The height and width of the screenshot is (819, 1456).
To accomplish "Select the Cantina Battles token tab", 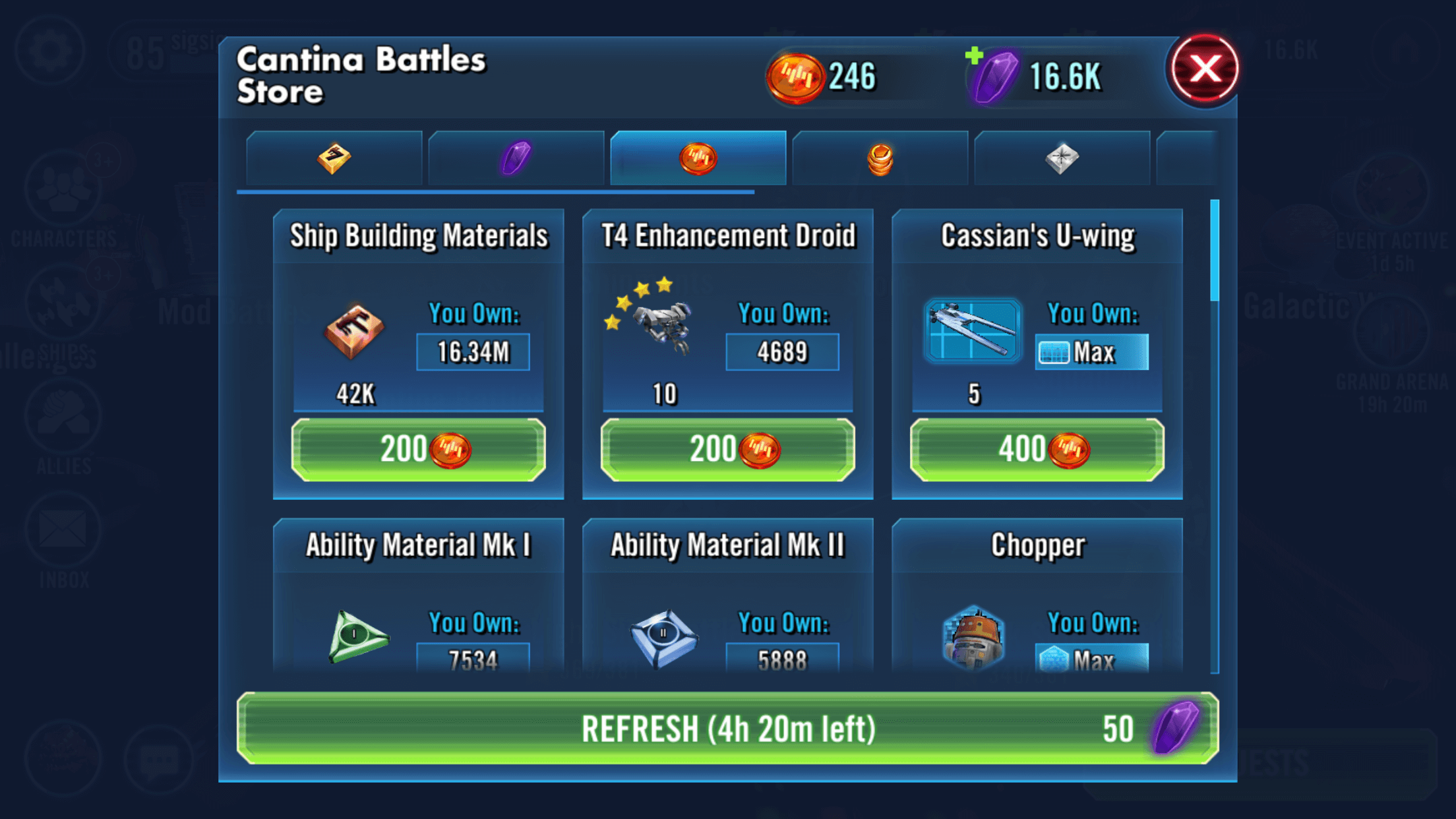I will click(x=698, y=158).
